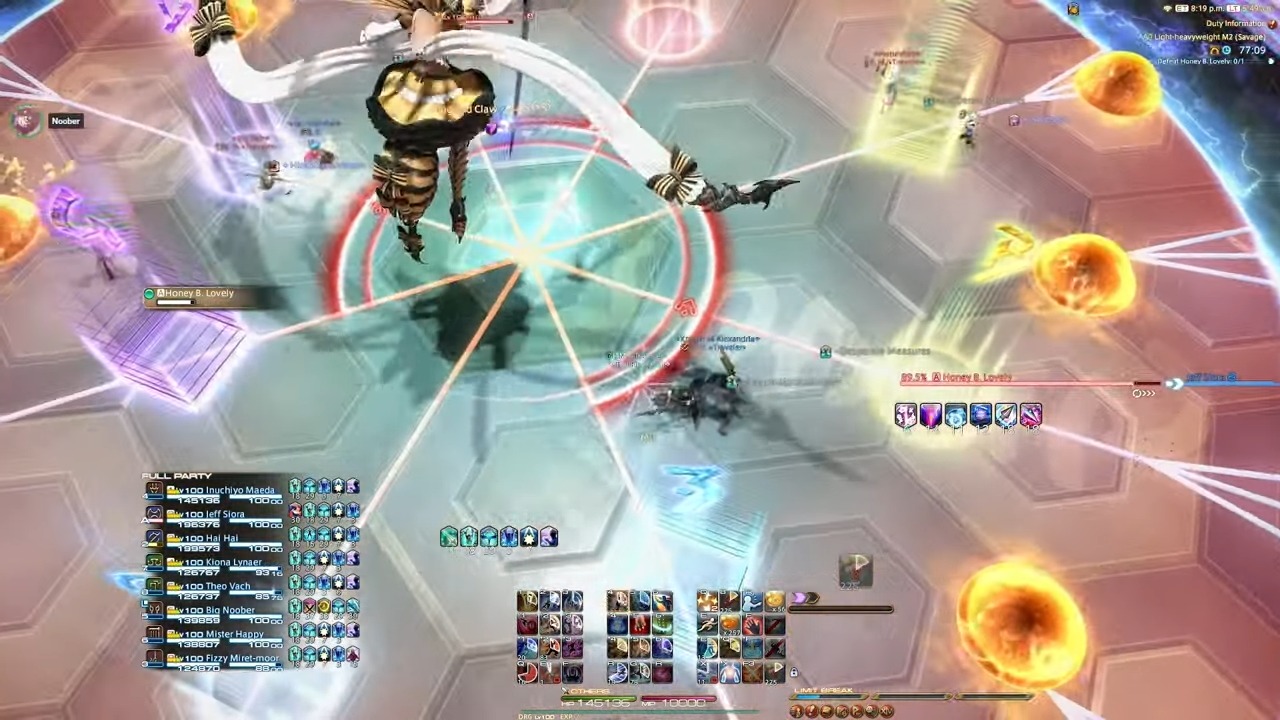Use the potion item showing x257 on hotbar
This screenshot has height=720, width=1280.
(x=730, y=625)
